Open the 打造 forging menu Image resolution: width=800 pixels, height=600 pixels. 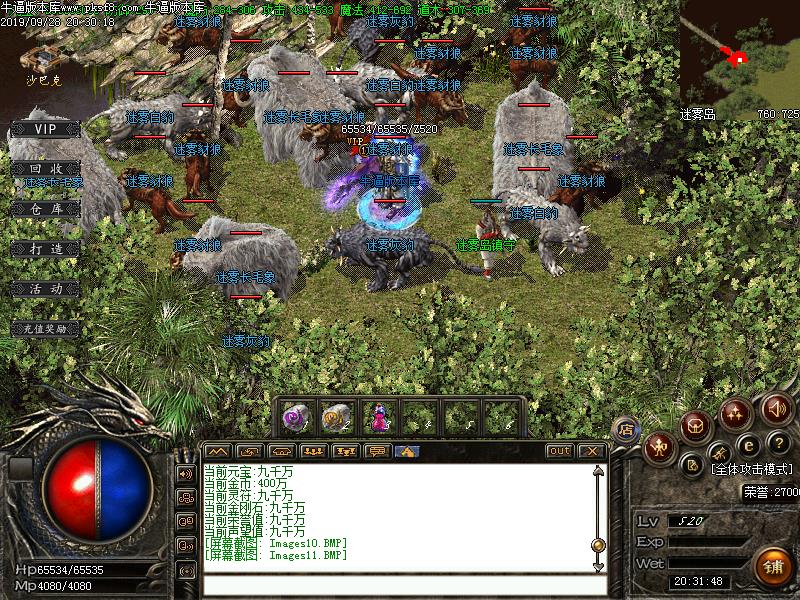[x=43, y=248]
